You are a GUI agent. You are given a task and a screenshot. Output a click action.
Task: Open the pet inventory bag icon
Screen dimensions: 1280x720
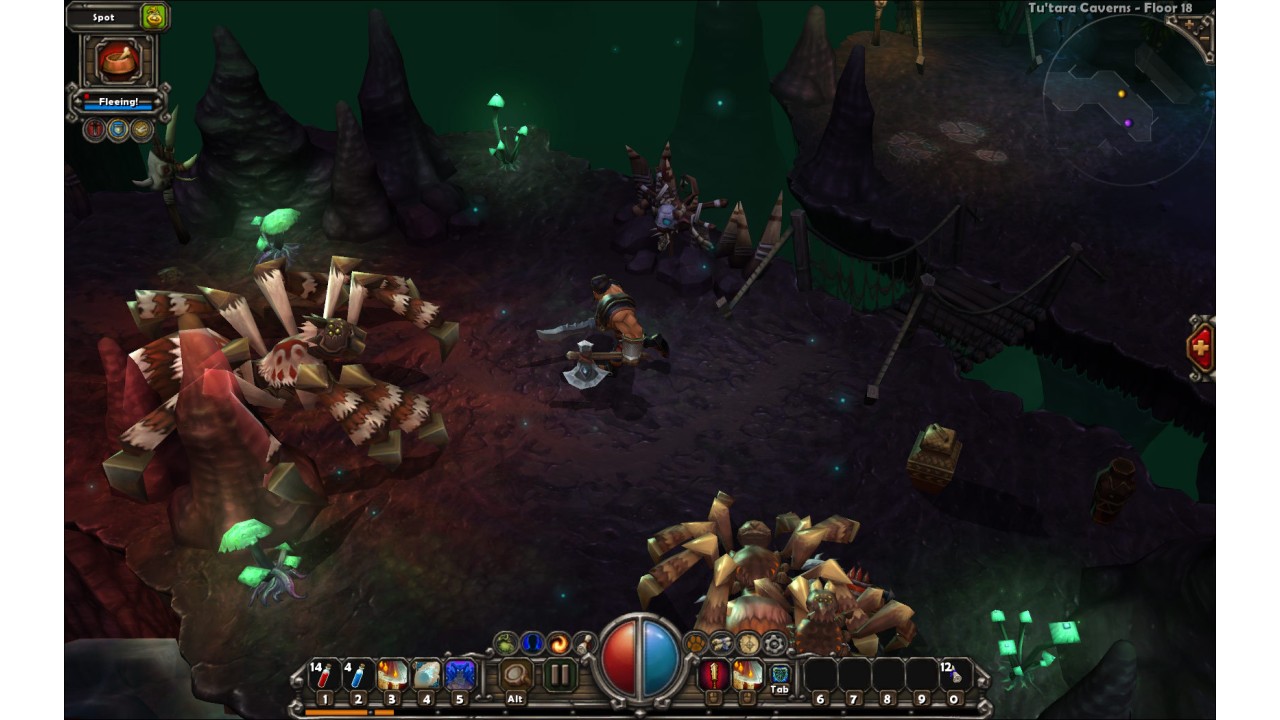point(154,17)
